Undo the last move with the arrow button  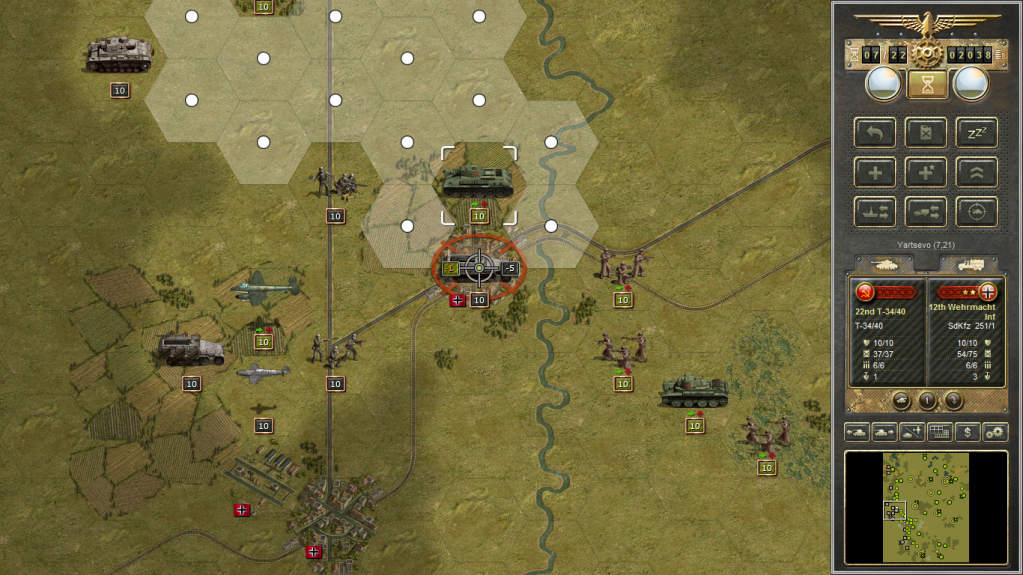pos(875,133)
